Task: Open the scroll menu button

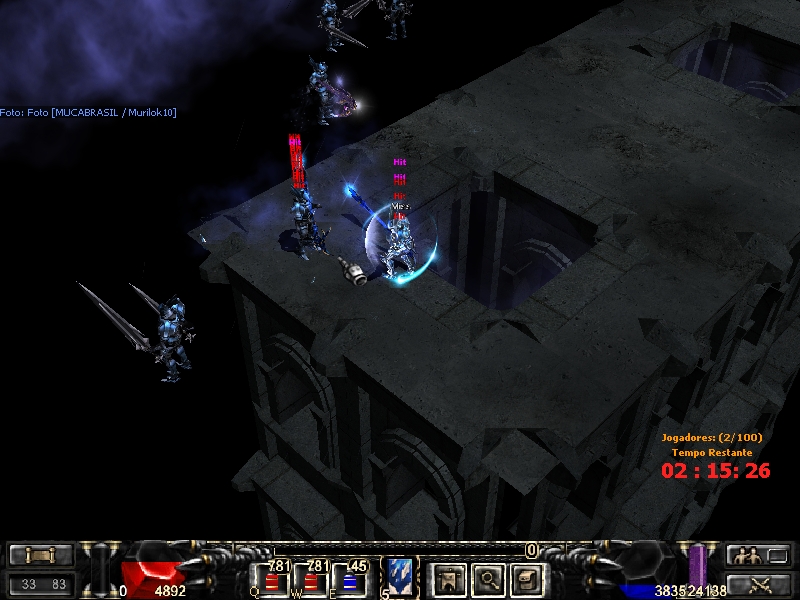Action: [x=41, y=556]
